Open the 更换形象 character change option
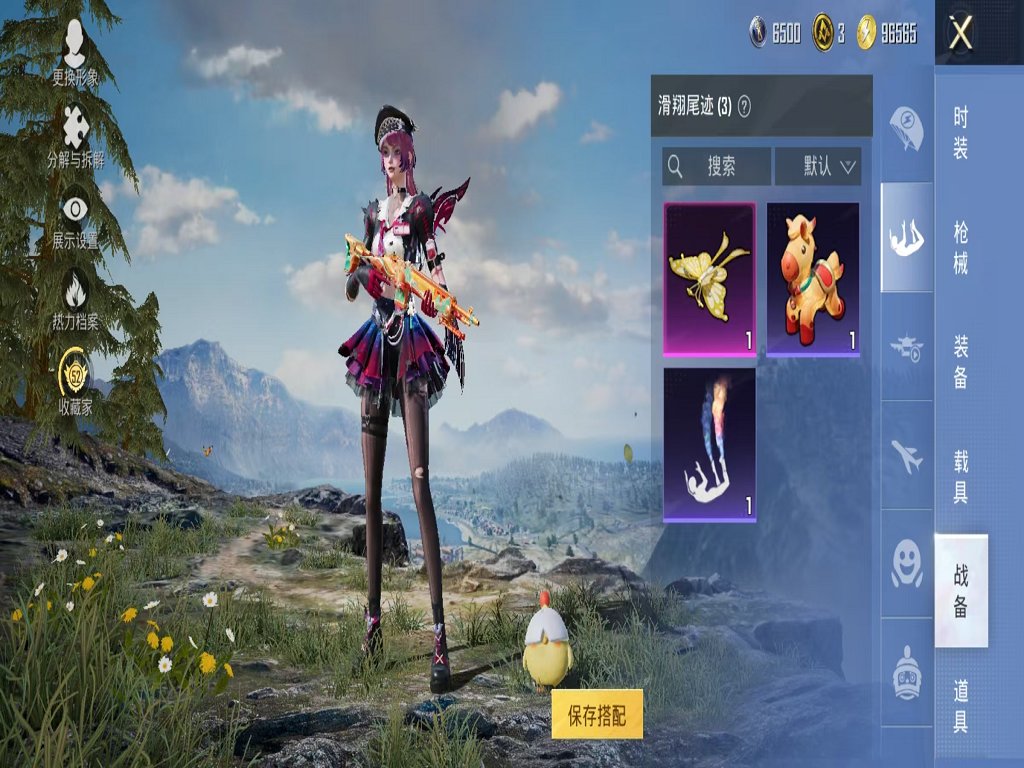1024x768 pixels. (x=75, y=53)
